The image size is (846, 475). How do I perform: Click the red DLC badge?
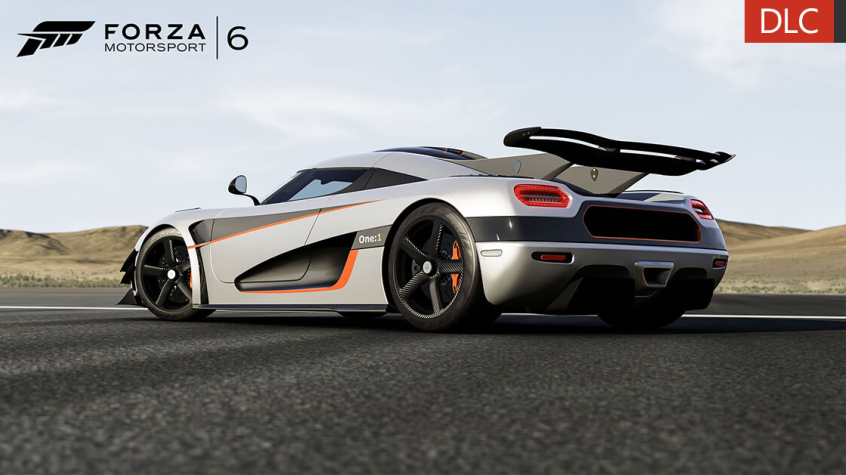point(789,21)
